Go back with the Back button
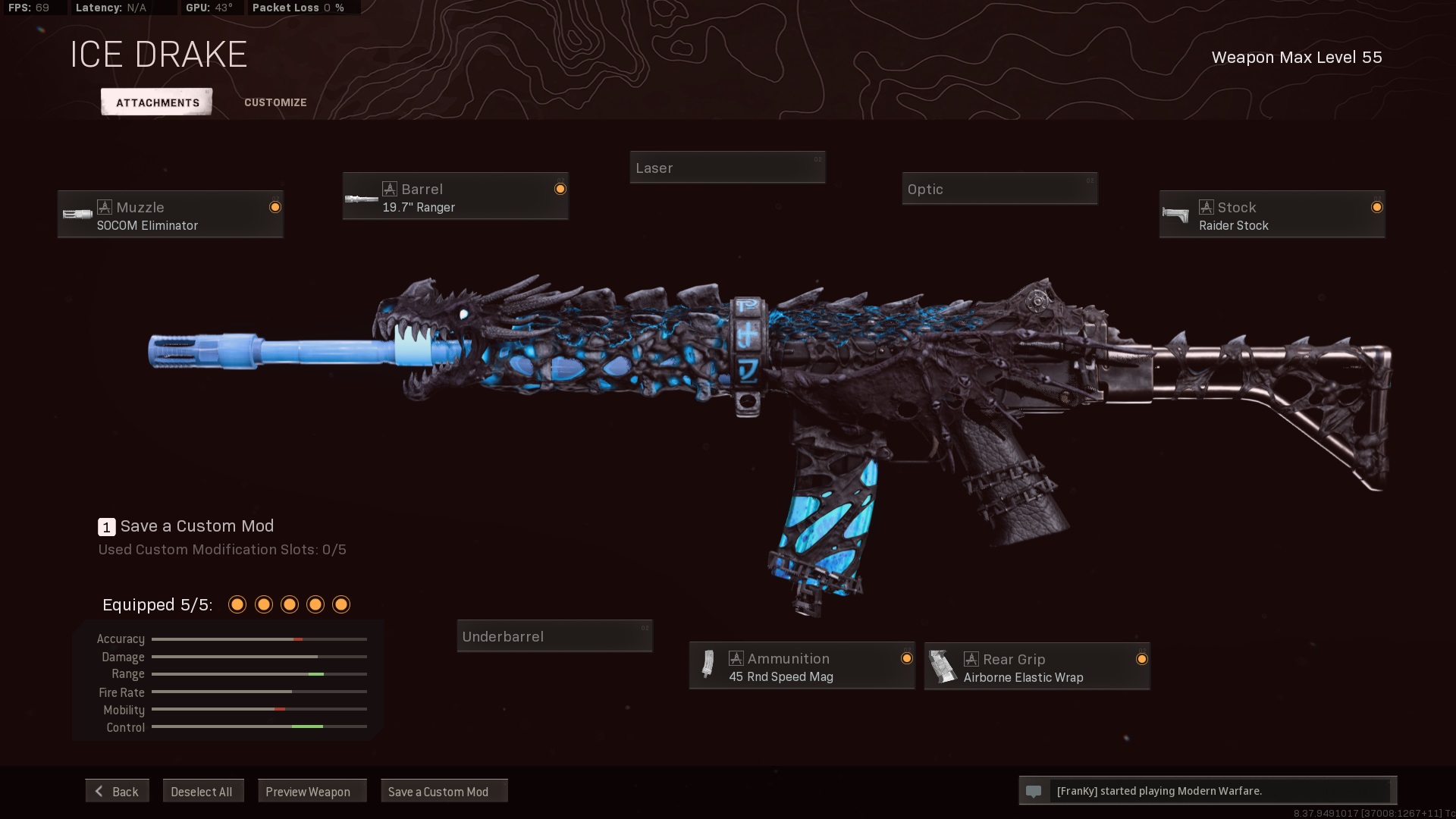The width and height of the screenshot is (1456, 819). click(x=118, y=791)
